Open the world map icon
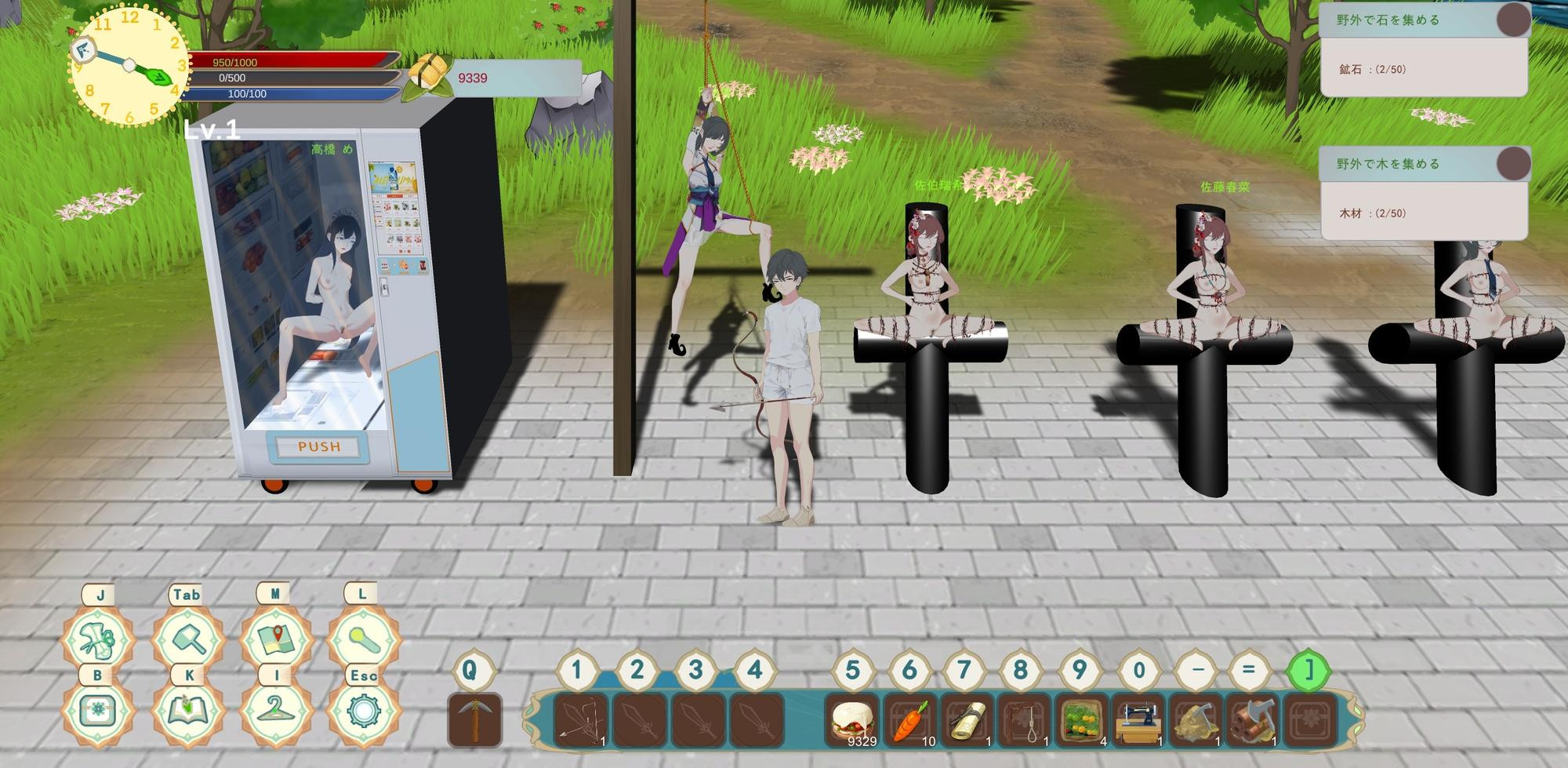Image resolution: width=1568 pixels, height=768 pixels. click(275, 639)
